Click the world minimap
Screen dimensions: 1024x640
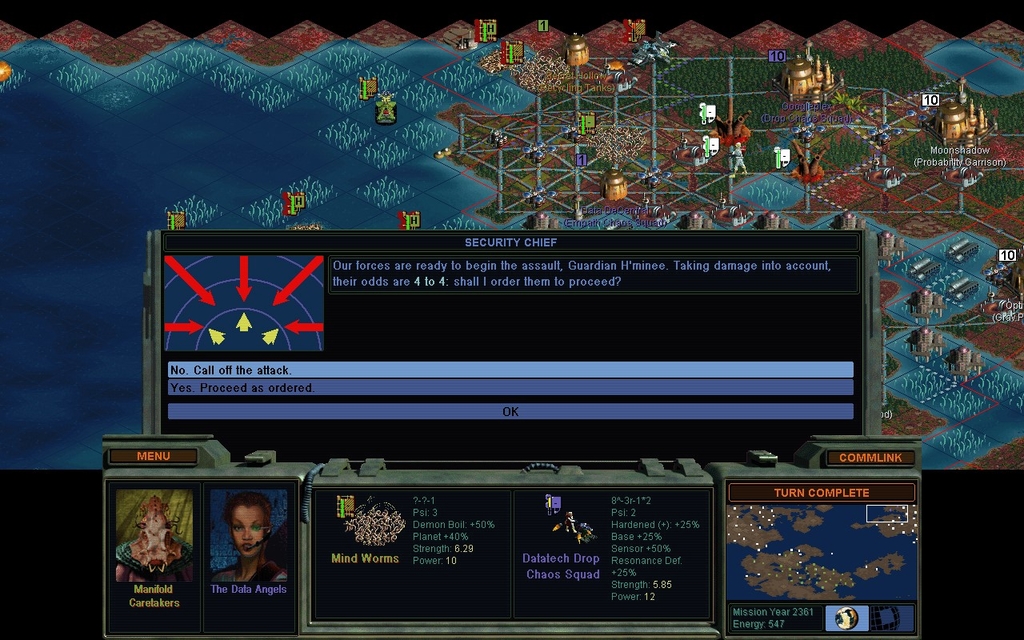821,552
